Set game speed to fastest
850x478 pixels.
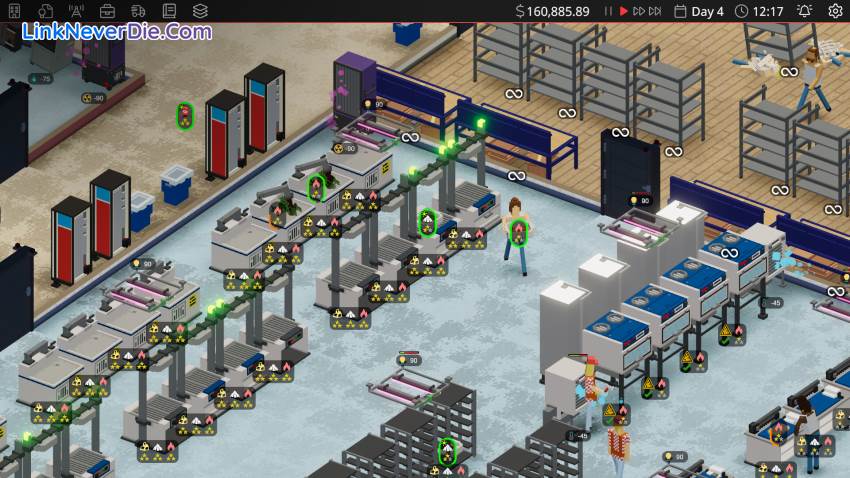coord(656,11)
